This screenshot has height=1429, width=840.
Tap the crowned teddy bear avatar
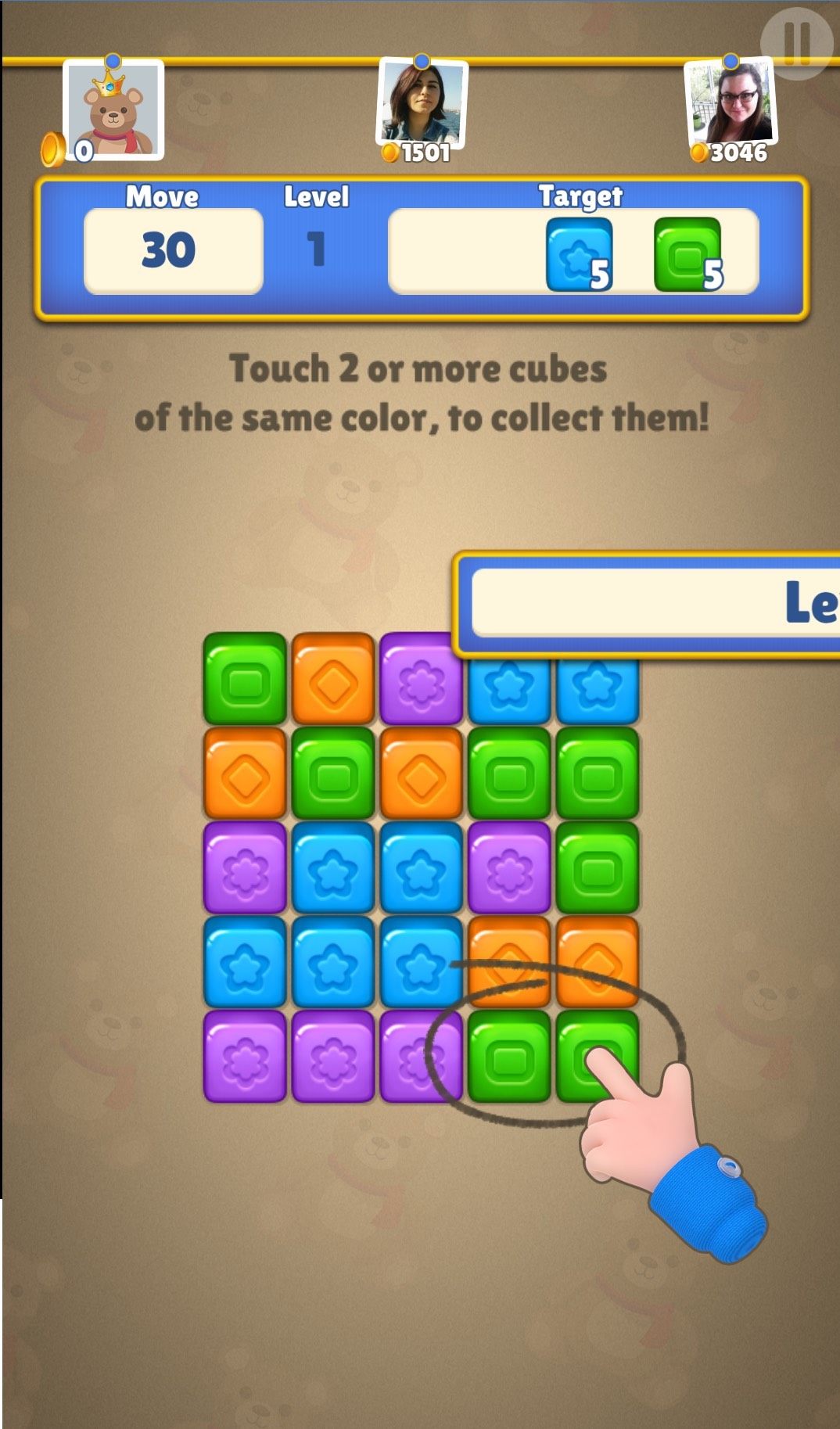pos(114,110)
